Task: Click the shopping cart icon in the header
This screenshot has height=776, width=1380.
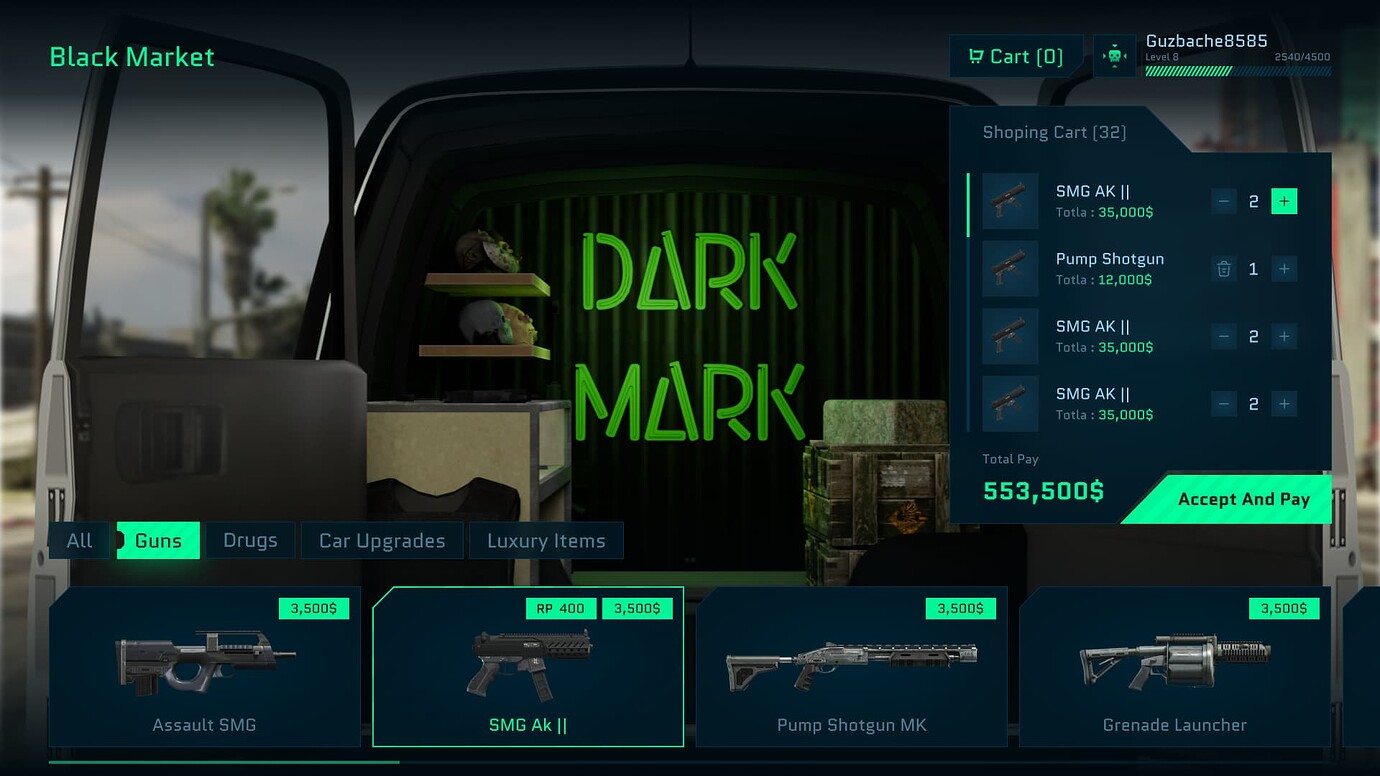Action: (x=977, y=56)
